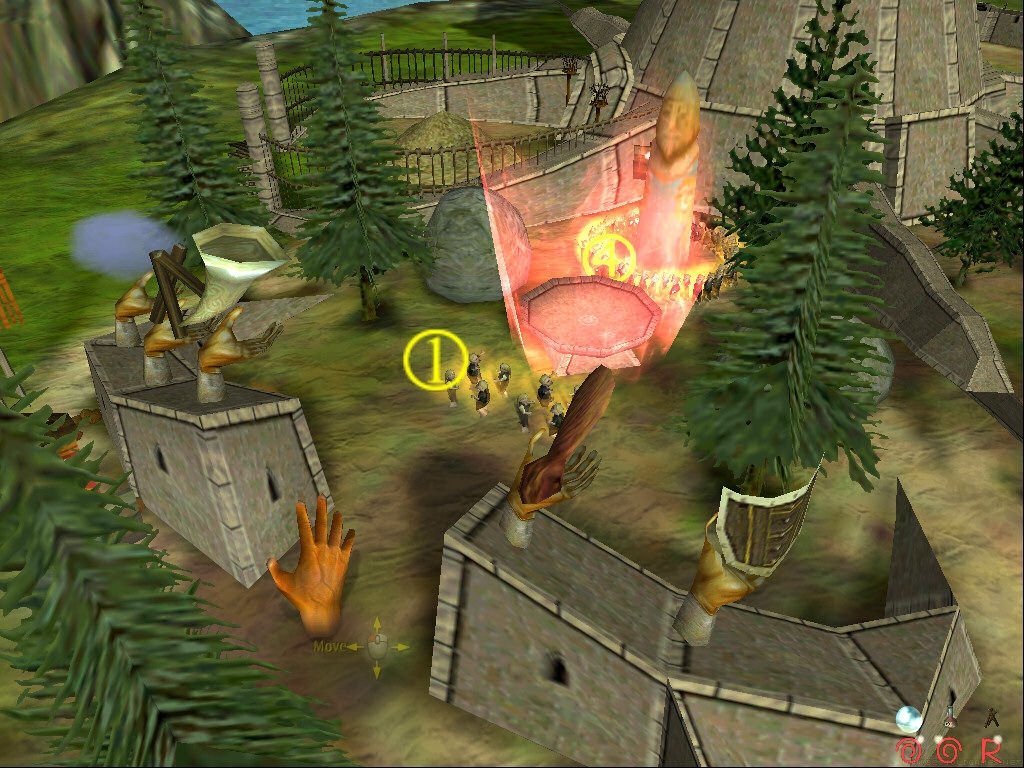Click the red letter R symbol

click(x=992, y=749)
